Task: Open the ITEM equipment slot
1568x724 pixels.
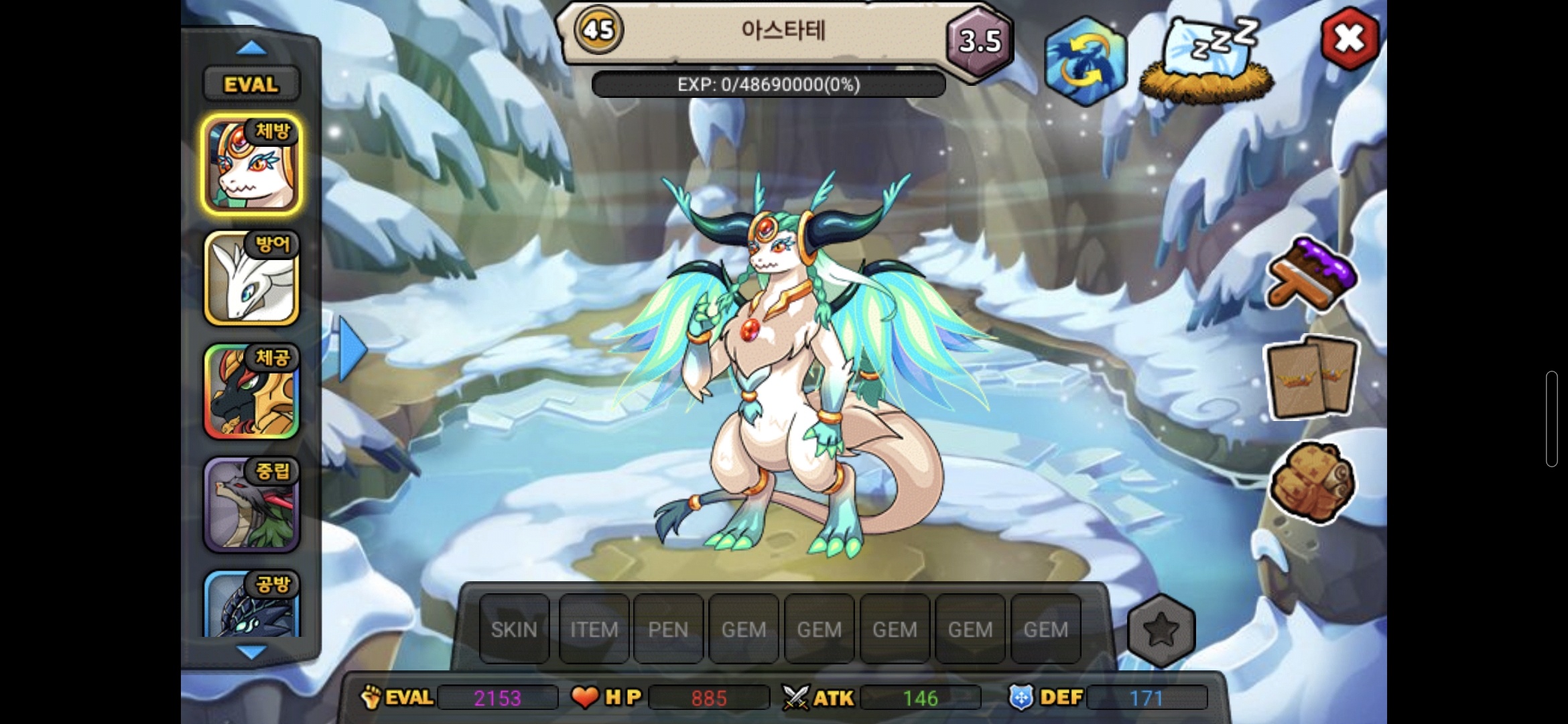Action: (594, 629)
